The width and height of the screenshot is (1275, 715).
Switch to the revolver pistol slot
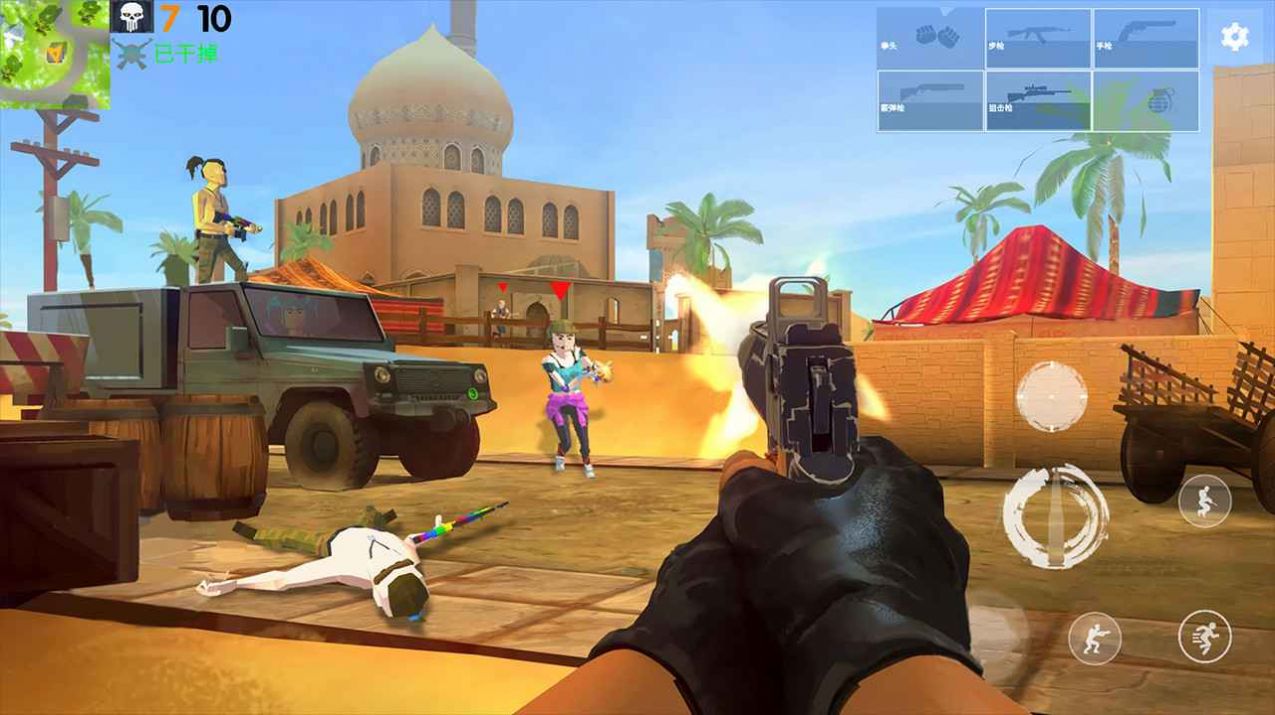point(1146,38)
